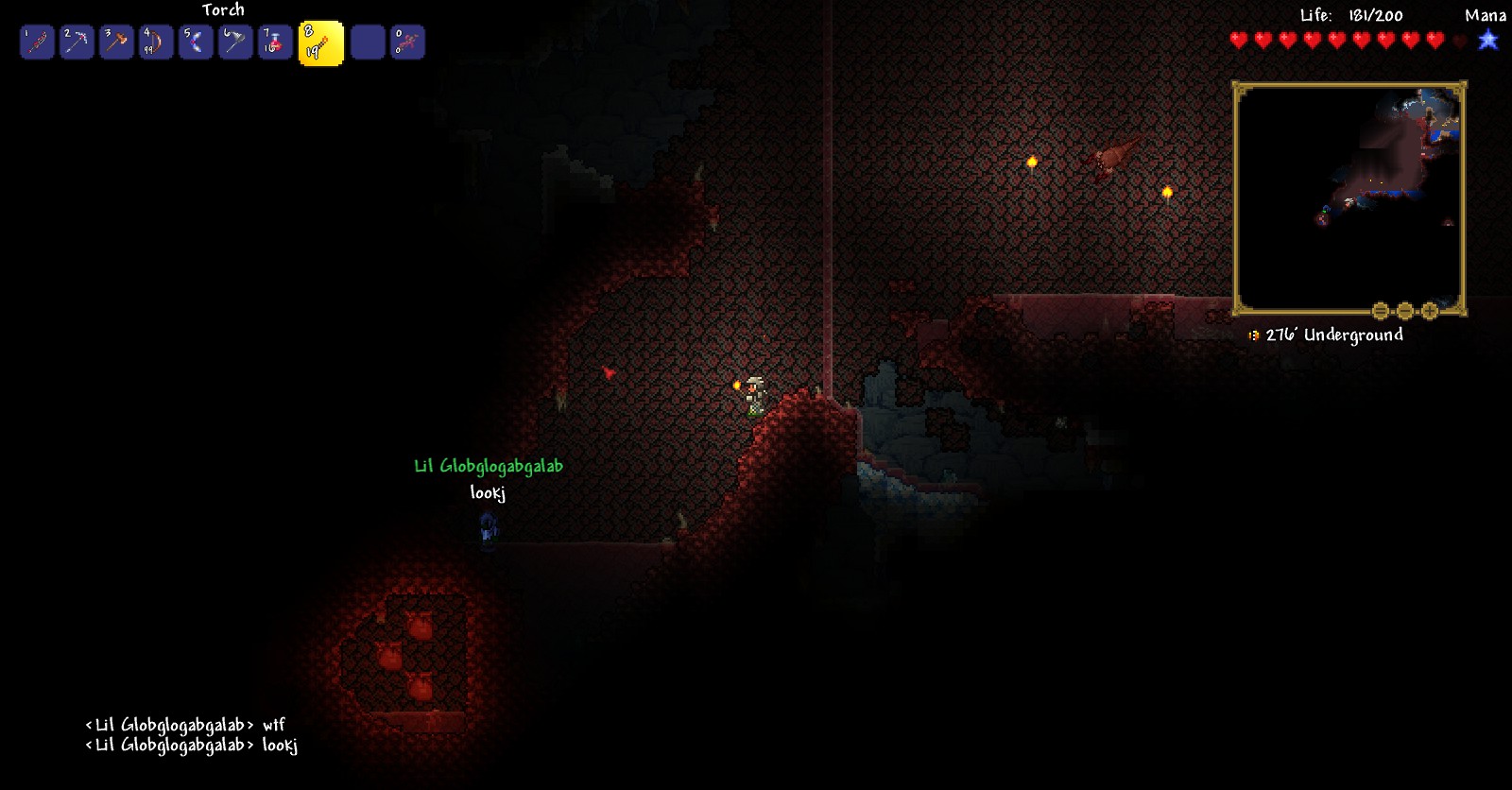
Task: Equip the Nightmare Pickaxe in hotbar slot 2
Action: (77, 42)
